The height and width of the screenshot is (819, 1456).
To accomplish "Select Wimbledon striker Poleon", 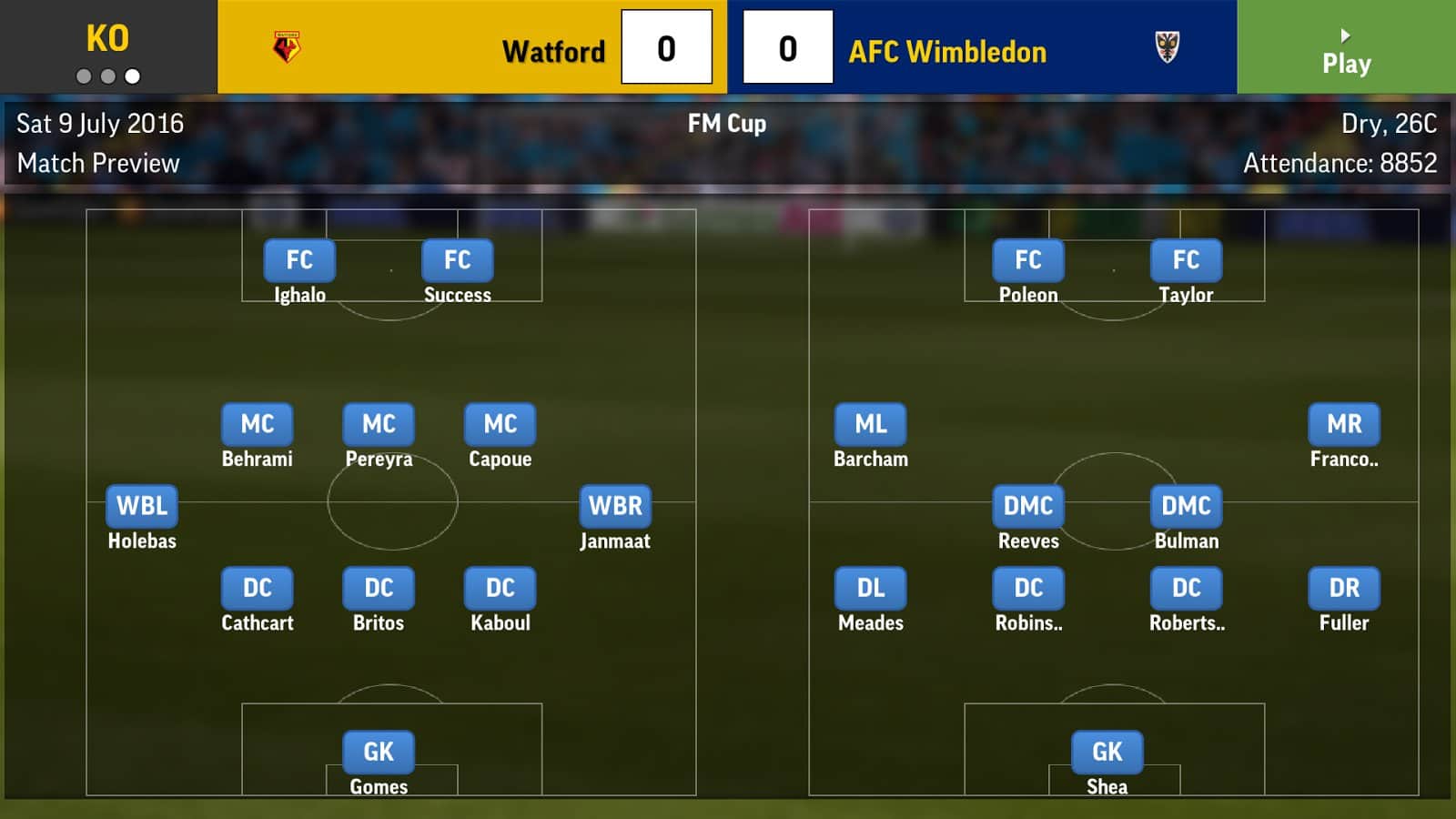I will 1028,260.
